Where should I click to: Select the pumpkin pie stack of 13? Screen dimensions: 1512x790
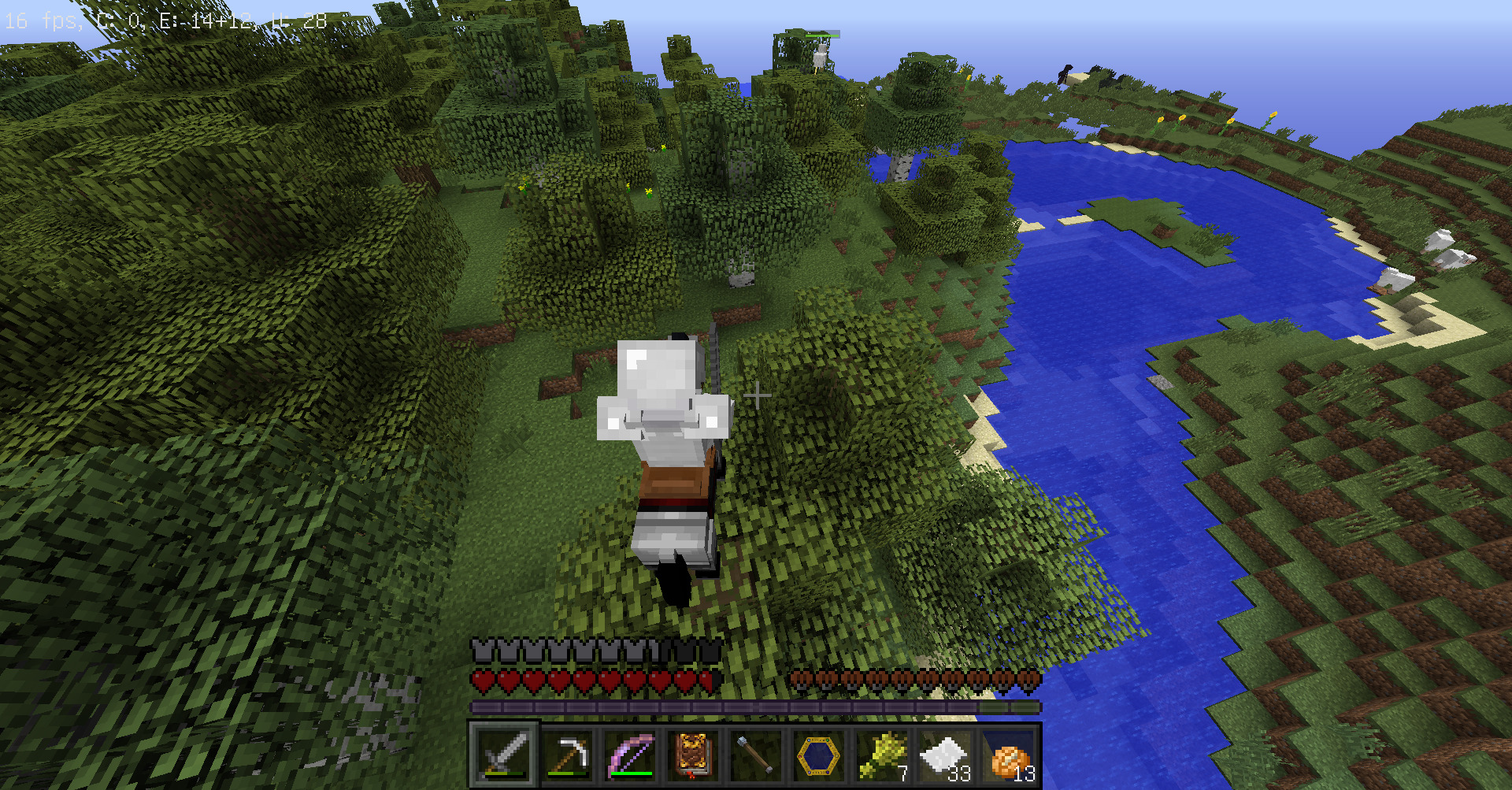[1008, 755]
